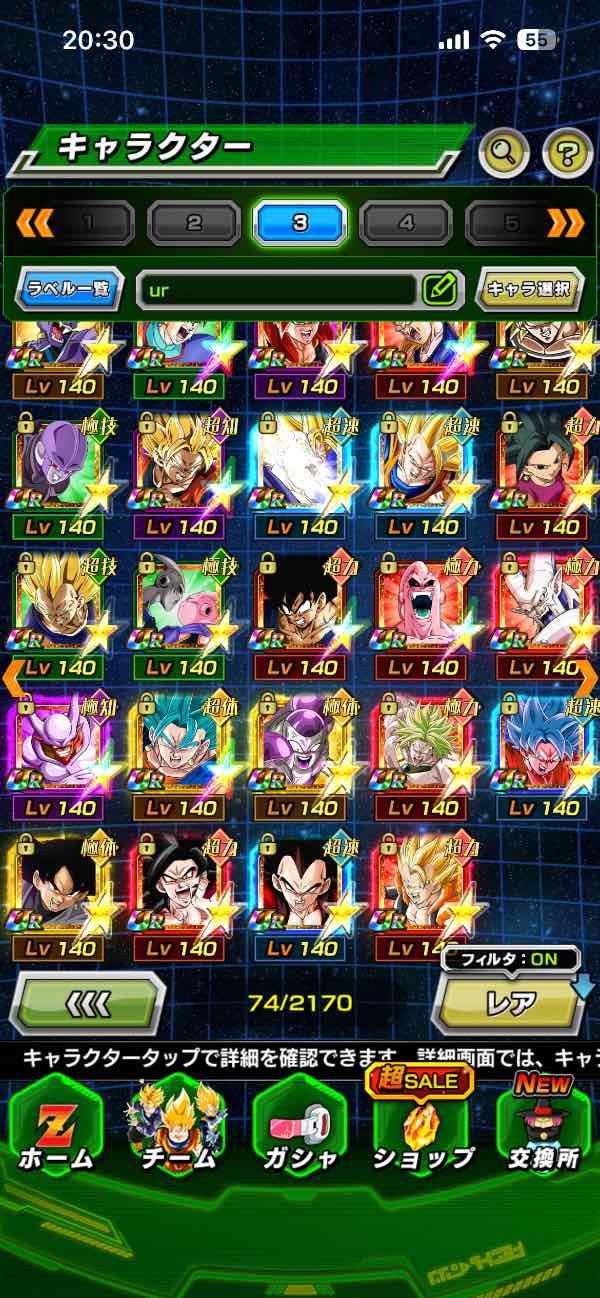Go to ホーム home screen
600x1298 pixels.
click(56, 1130)
